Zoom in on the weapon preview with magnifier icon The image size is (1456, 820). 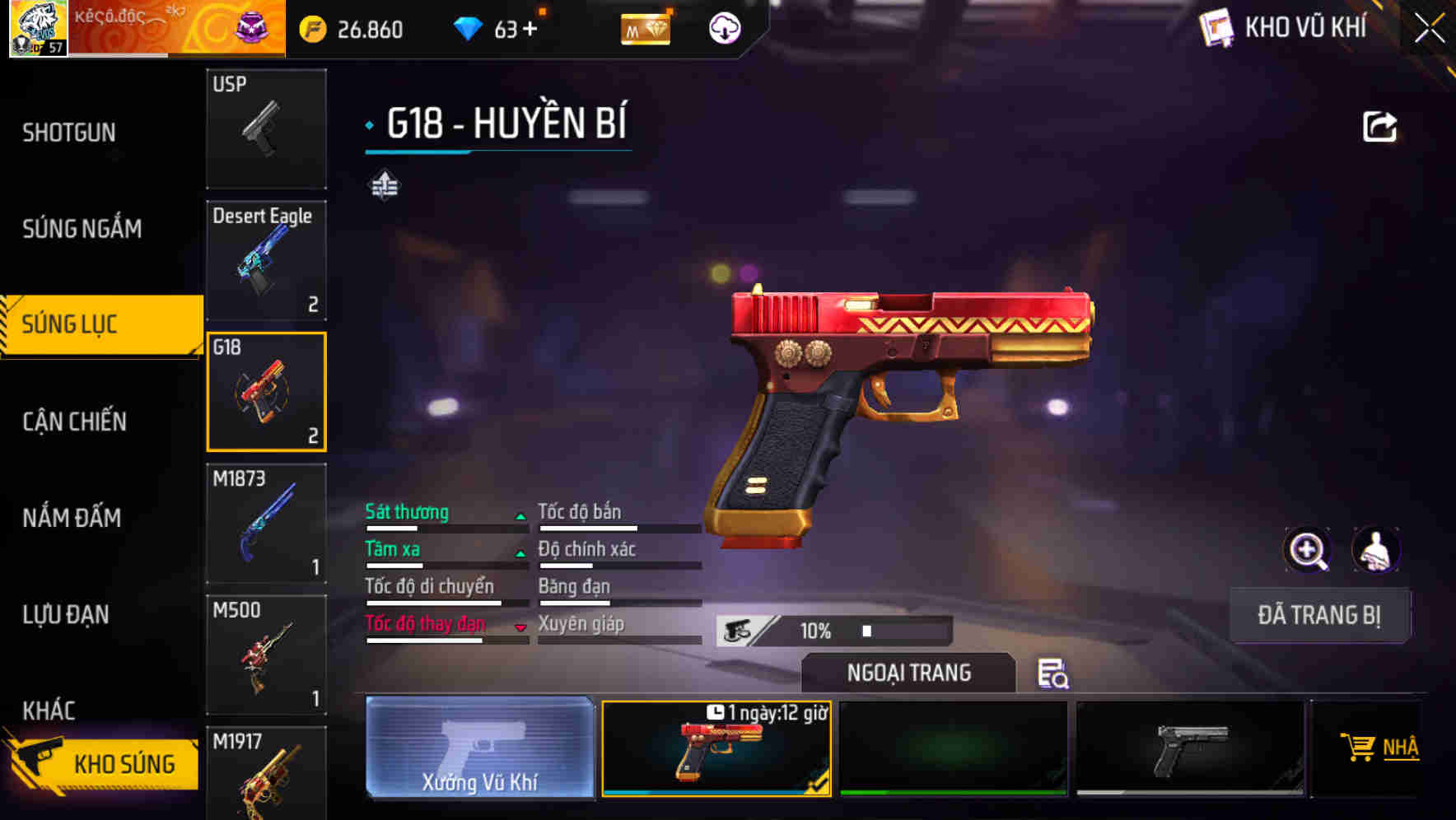1308,550
